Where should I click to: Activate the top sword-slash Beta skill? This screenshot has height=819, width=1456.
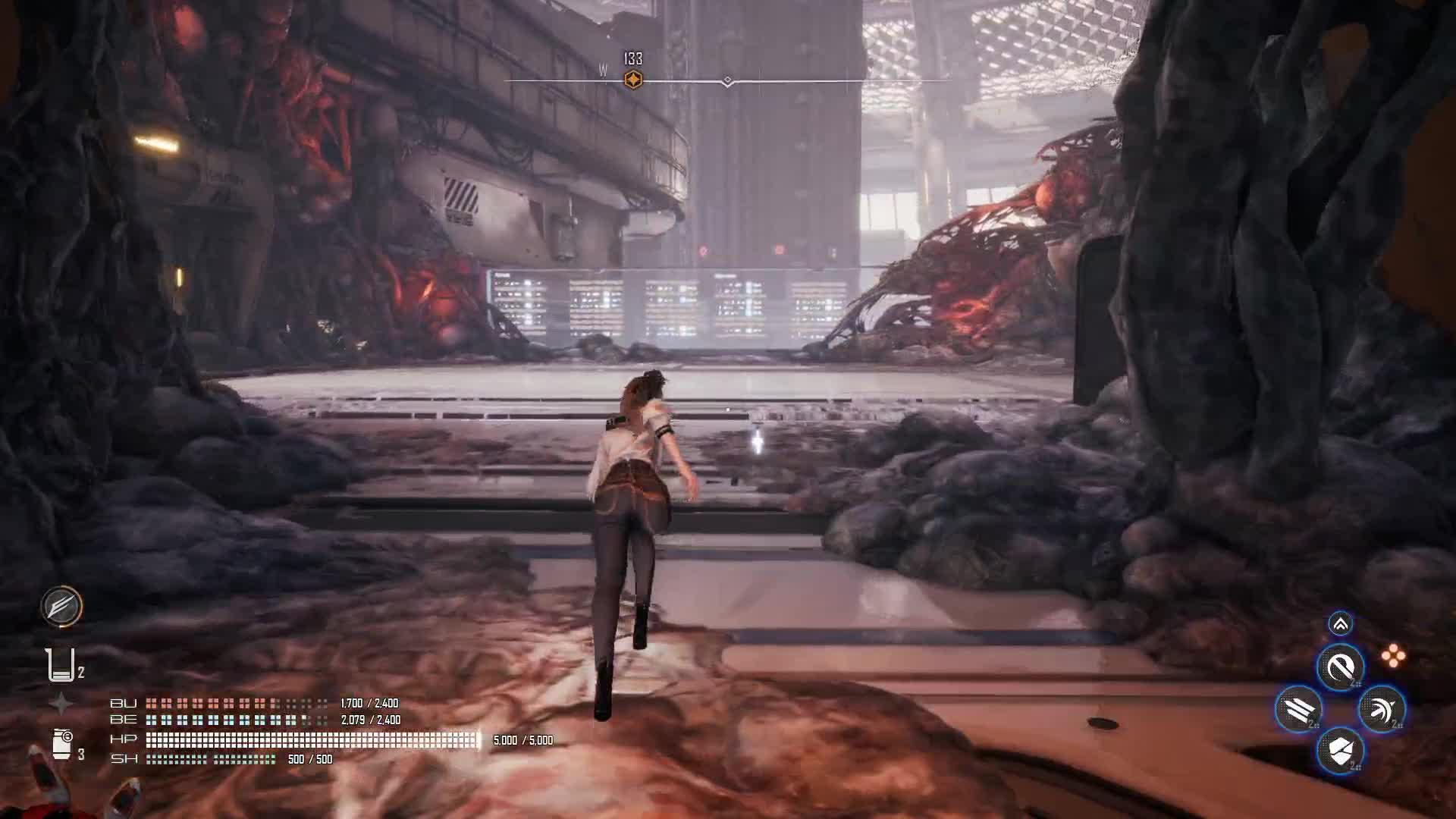click(1340, 668)
